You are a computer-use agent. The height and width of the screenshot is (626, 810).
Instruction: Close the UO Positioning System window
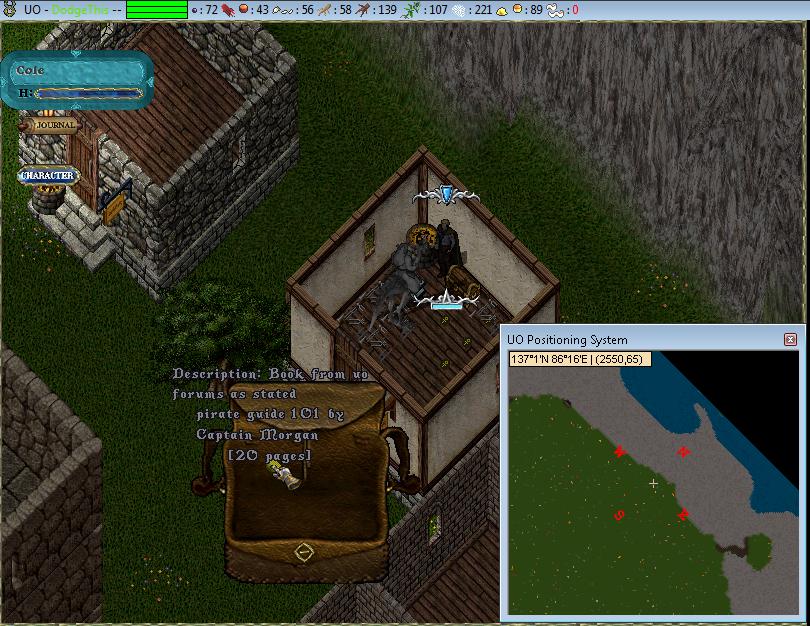pos(791,340)
